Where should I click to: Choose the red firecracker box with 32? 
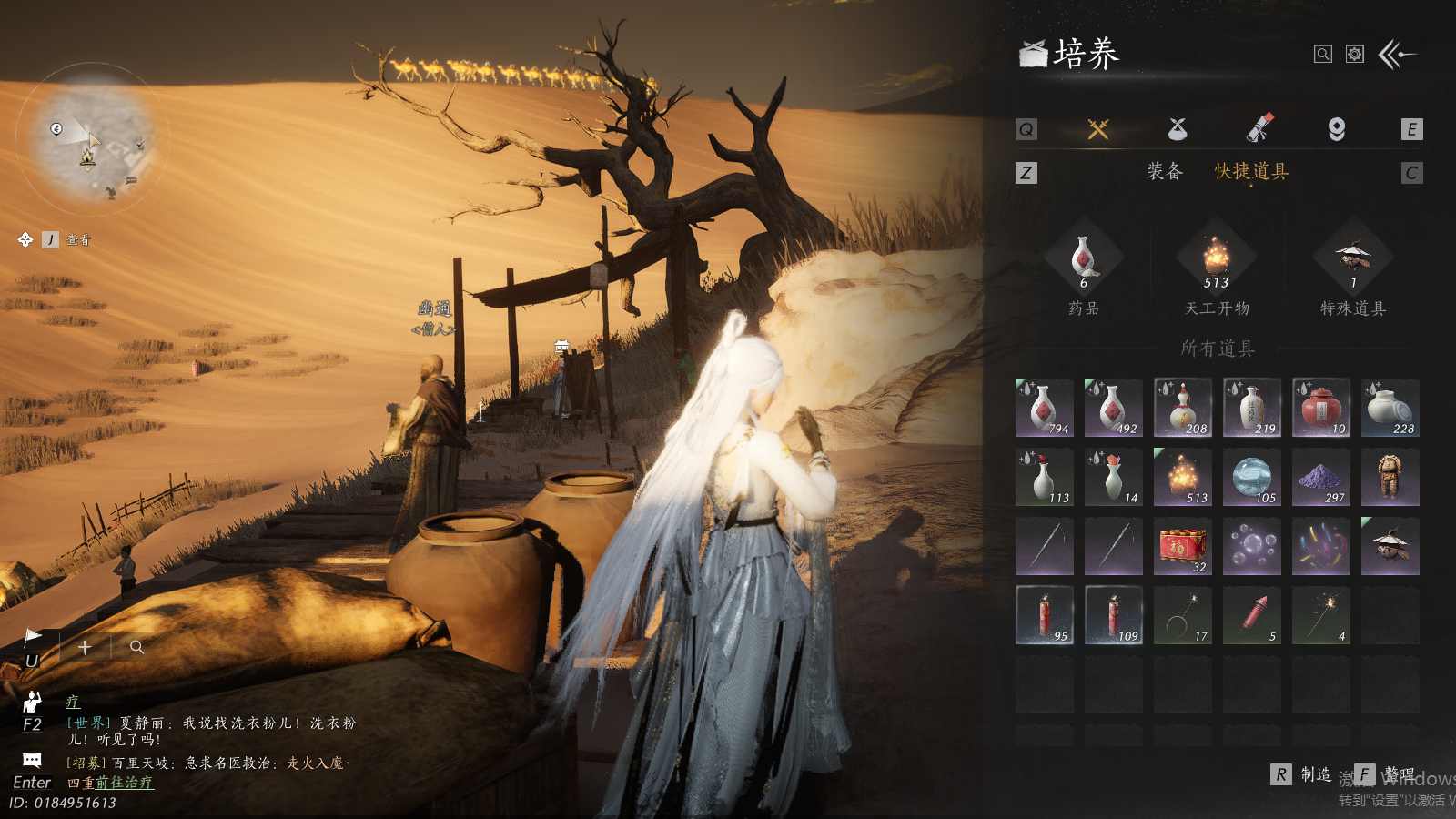[1182, 546]
